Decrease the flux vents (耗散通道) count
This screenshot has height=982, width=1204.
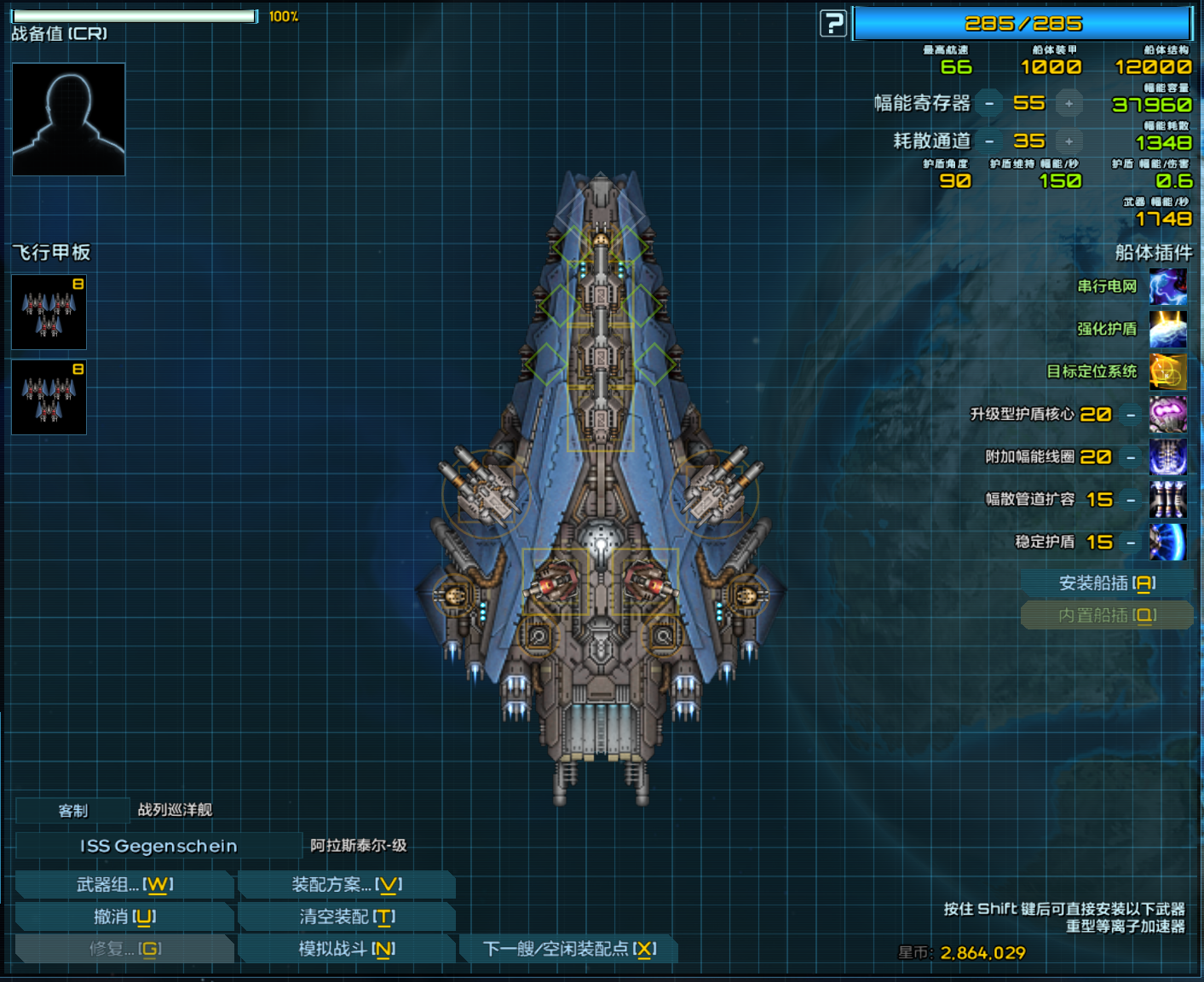pos(989,141)
